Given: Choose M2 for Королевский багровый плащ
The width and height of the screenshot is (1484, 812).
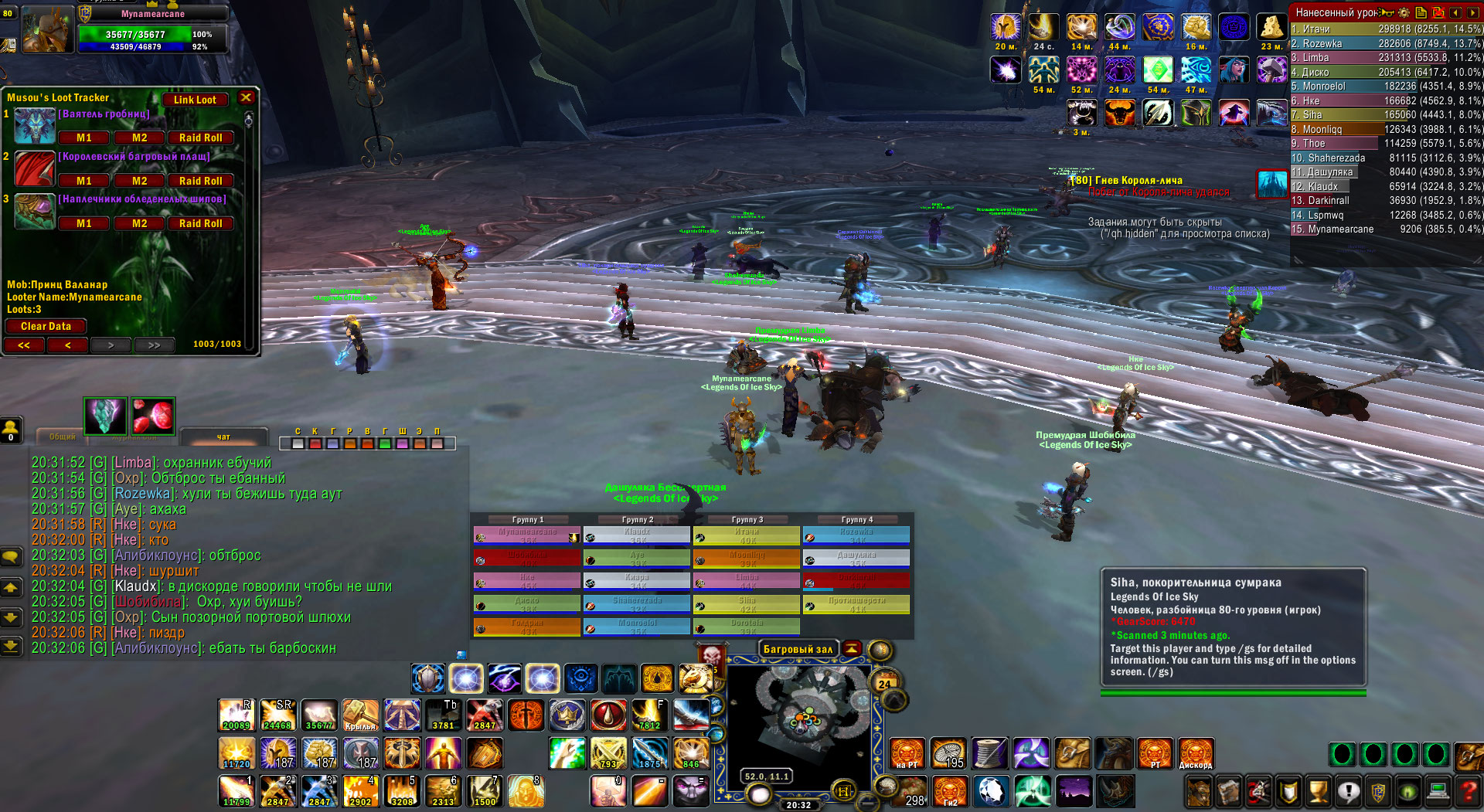Looking at the screenshot, I should (139, 181).
